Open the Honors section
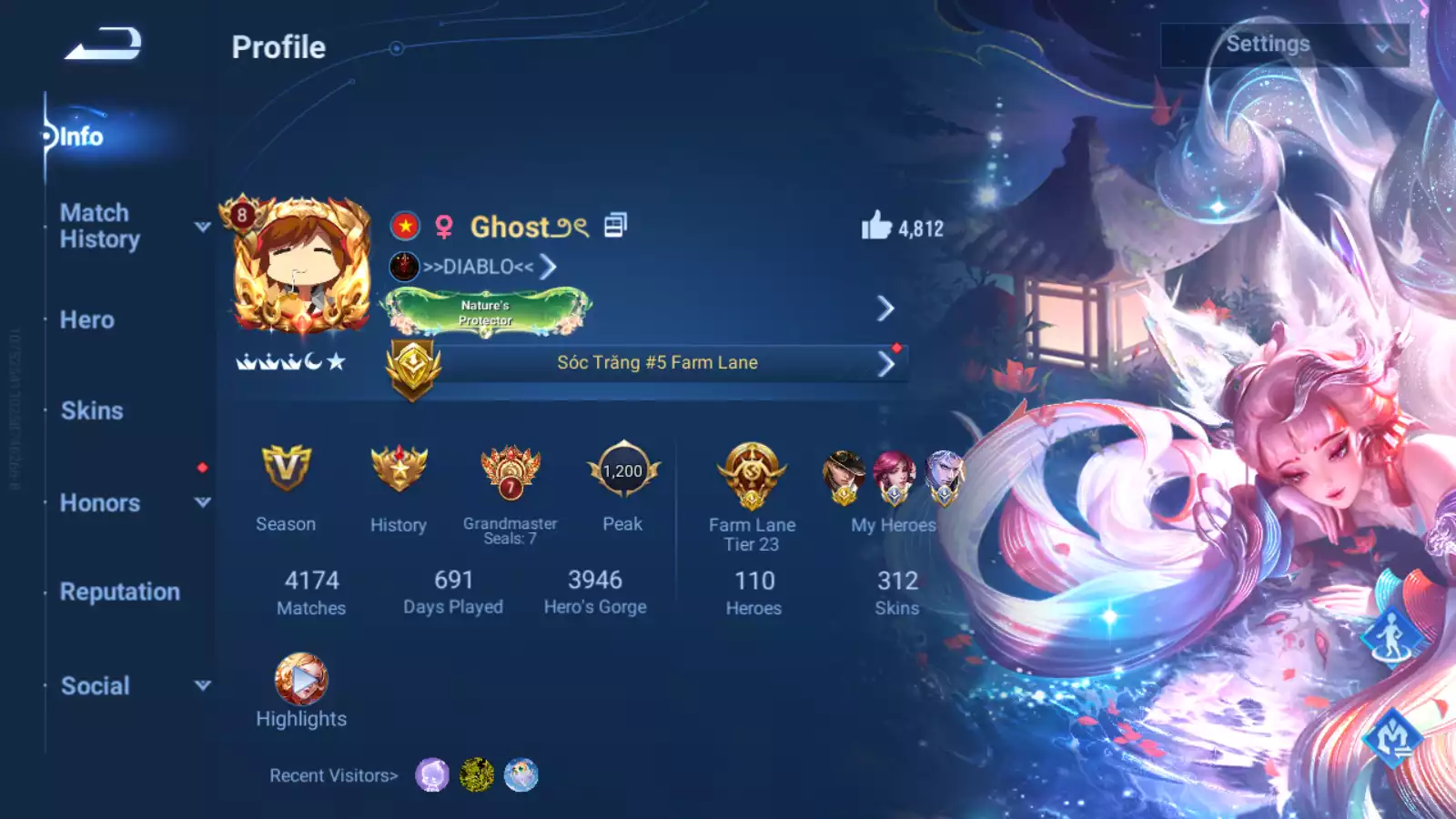 coord(100,503)
